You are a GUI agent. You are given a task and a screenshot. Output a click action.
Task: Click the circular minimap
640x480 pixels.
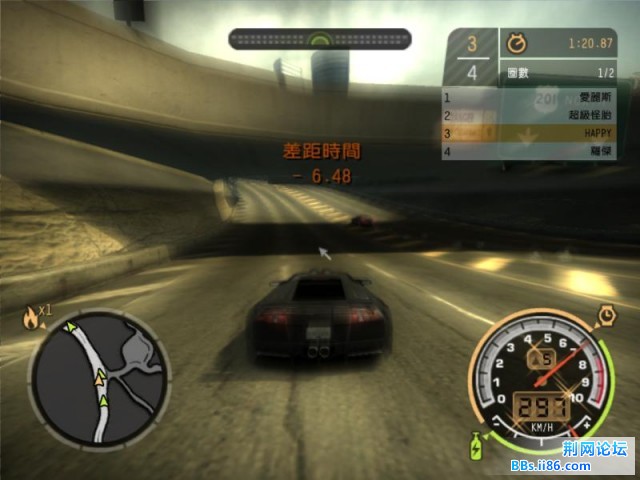coord(87,377)
